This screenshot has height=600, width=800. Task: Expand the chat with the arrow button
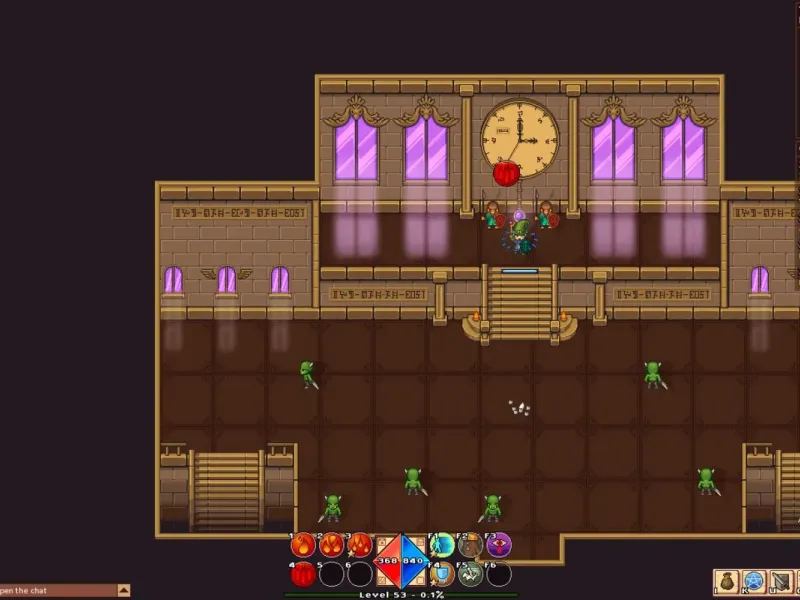[124, 590]
